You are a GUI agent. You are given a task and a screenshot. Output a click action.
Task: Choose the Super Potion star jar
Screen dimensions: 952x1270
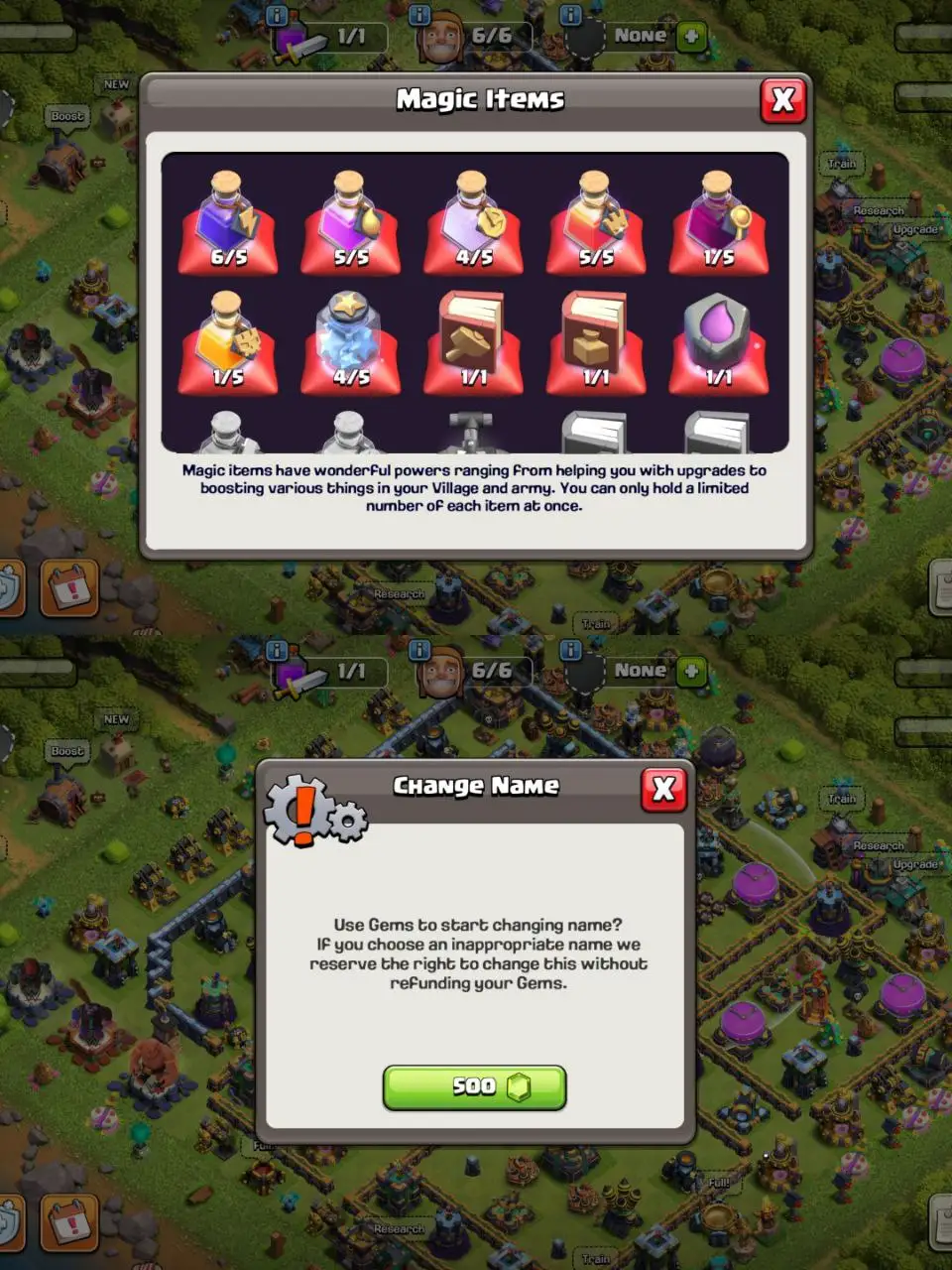[351, 342]
